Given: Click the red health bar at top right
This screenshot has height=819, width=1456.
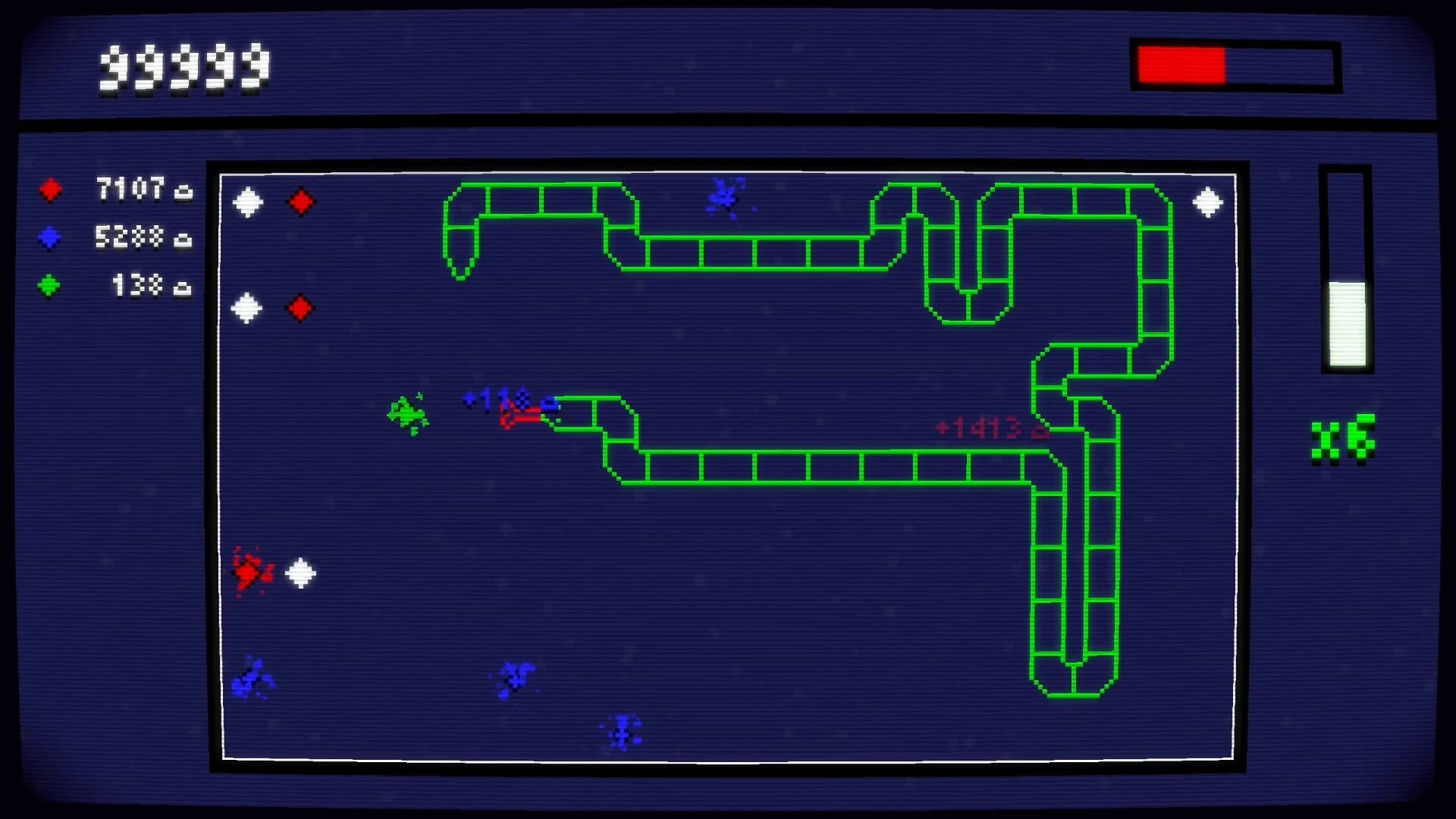Looking at the screenshot, I should (1181, 64).
